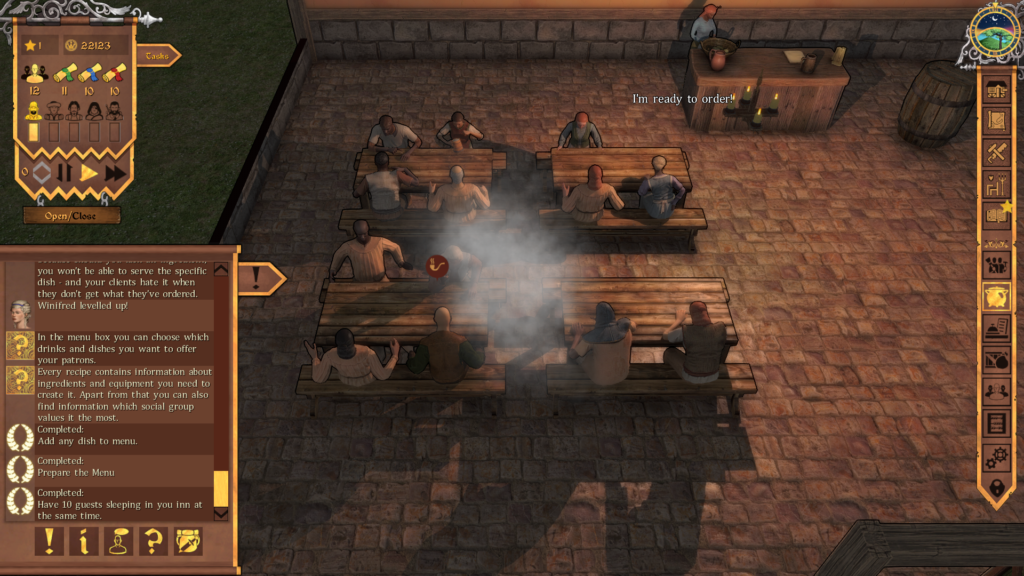Viewport: 1024px width, 576px height.
Task: Show info messages with the 'i' filter
Action: (84, 541)
